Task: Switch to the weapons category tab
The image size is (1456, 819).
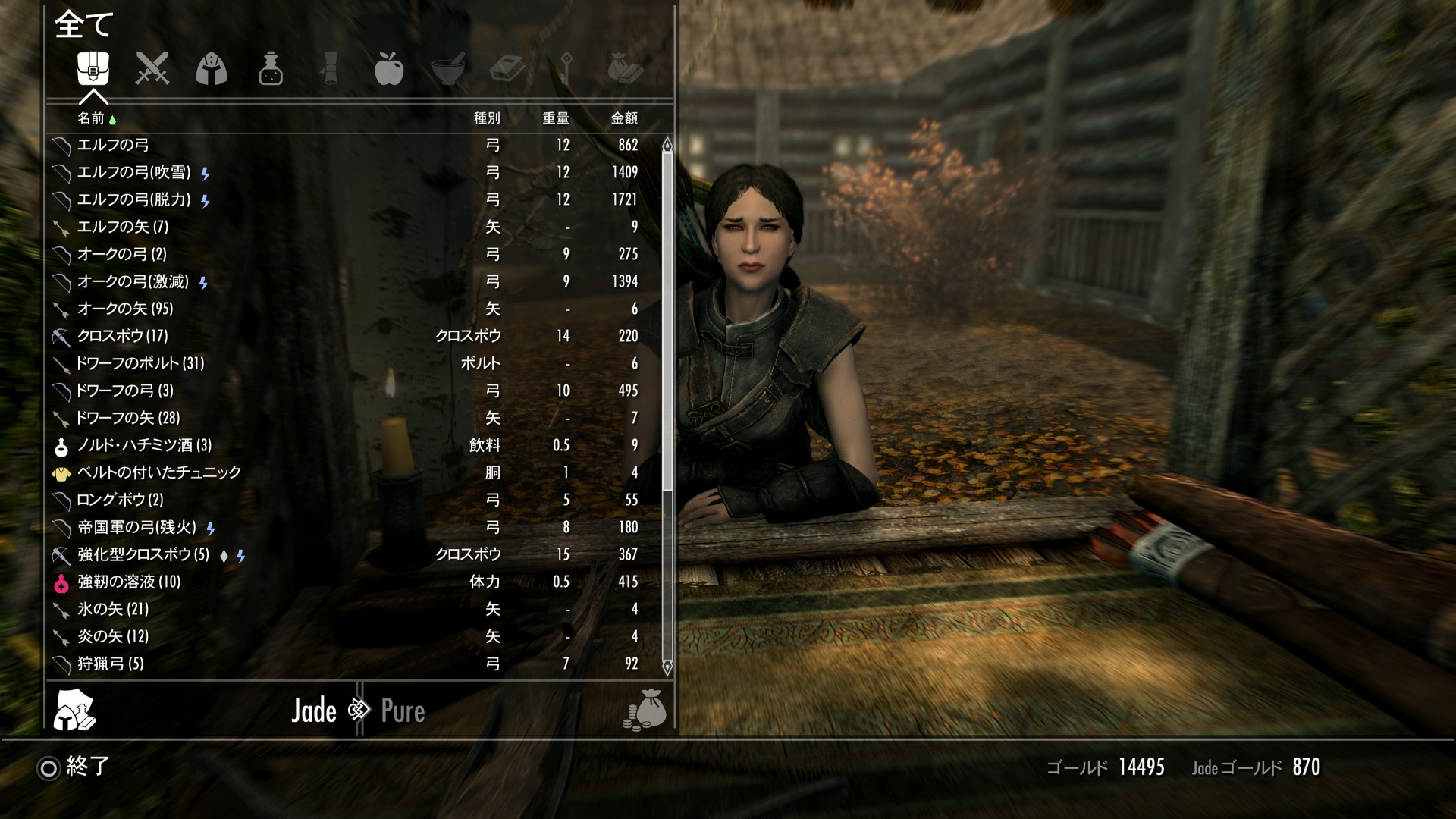Action: click(x=152, y=69)
